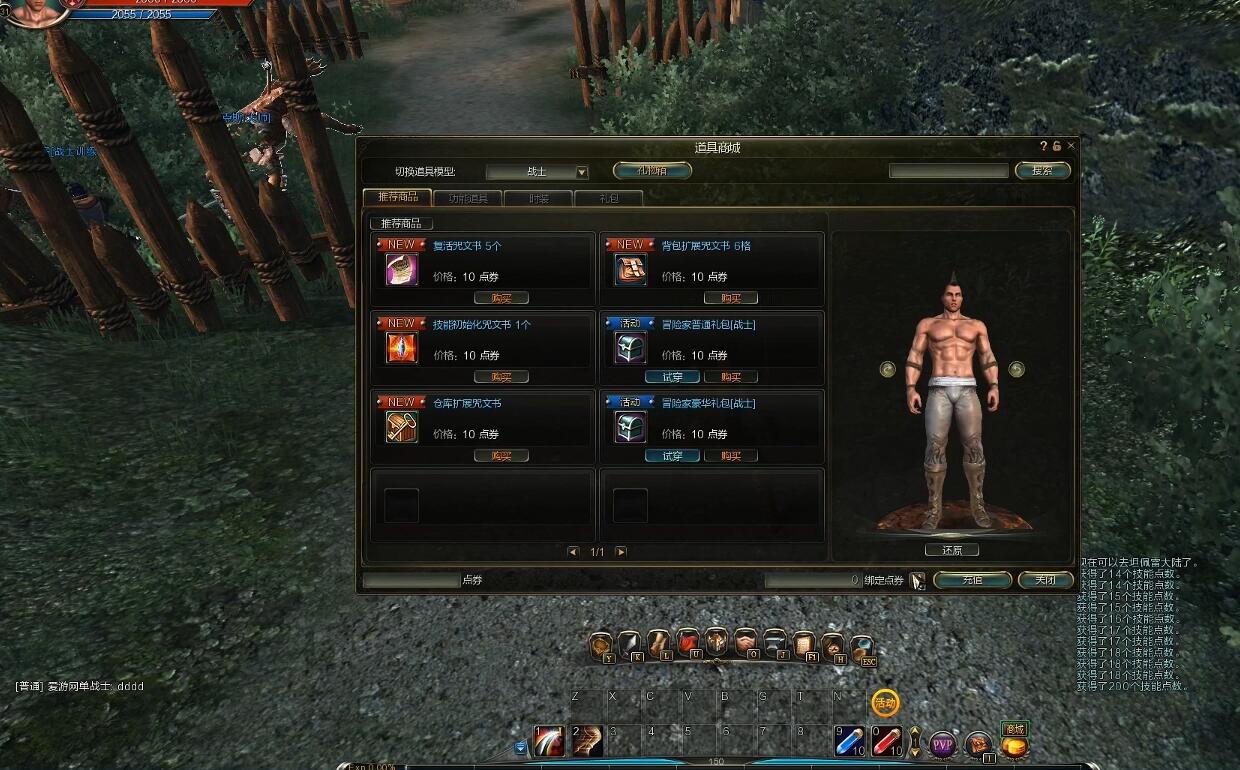This screenshot has width=1240, height=770.
Task: Rotate character preview with the right arrow
Action: coord(1017,369)
